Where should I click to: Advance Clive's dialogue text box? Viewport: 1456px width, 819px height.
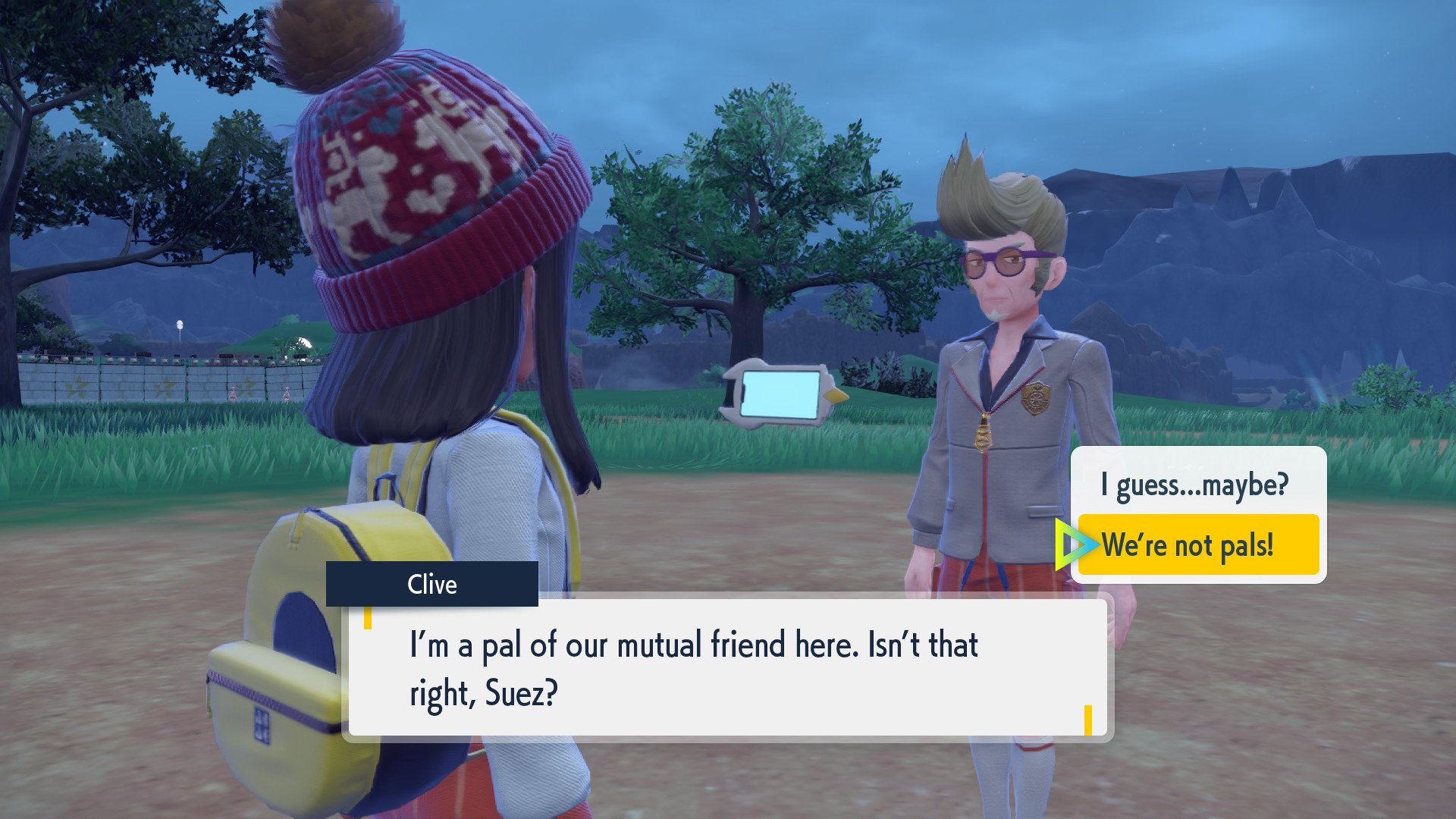726,667
